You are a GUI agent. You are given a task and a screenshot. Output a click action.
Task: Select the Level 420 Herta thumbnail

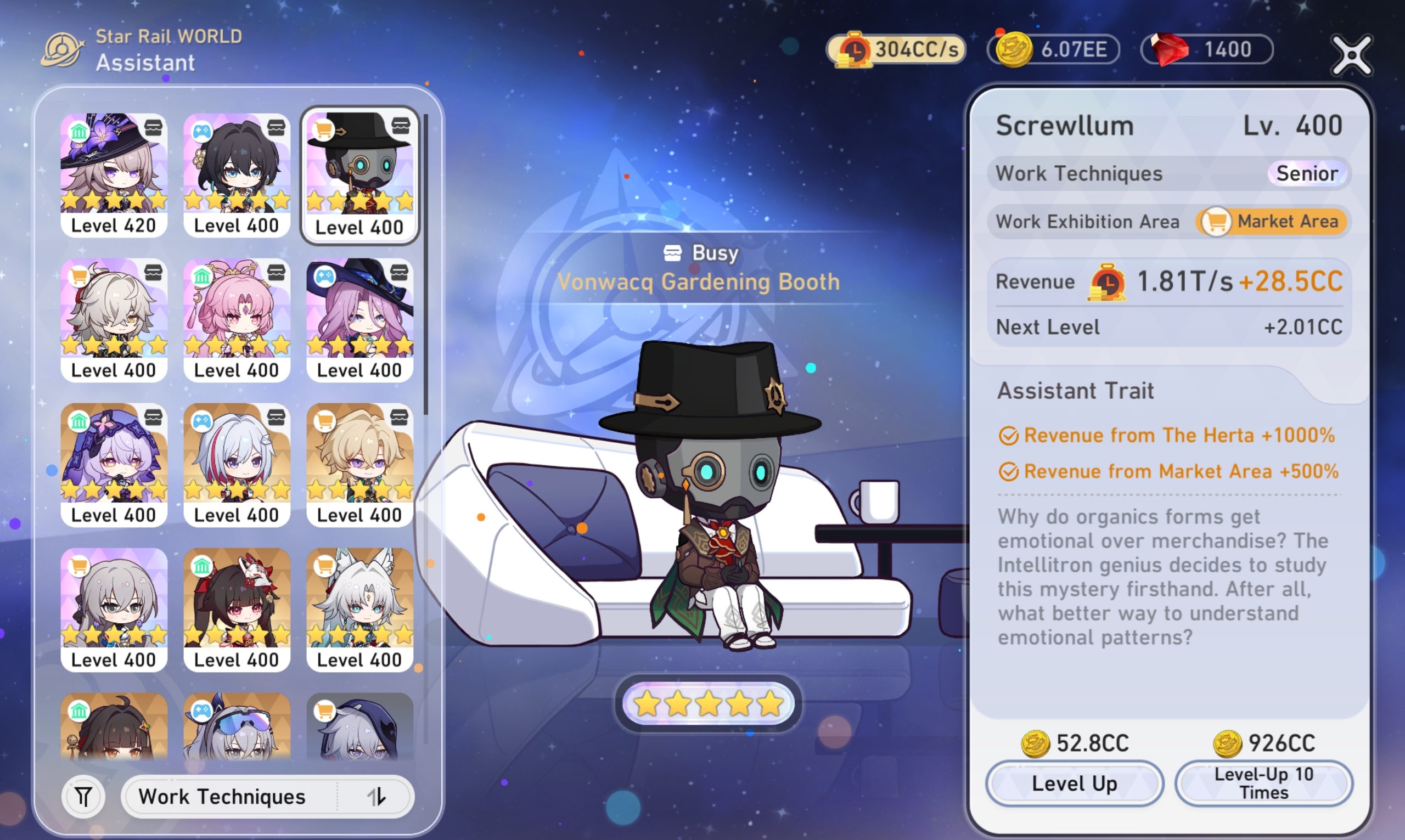tap(114, 170)
